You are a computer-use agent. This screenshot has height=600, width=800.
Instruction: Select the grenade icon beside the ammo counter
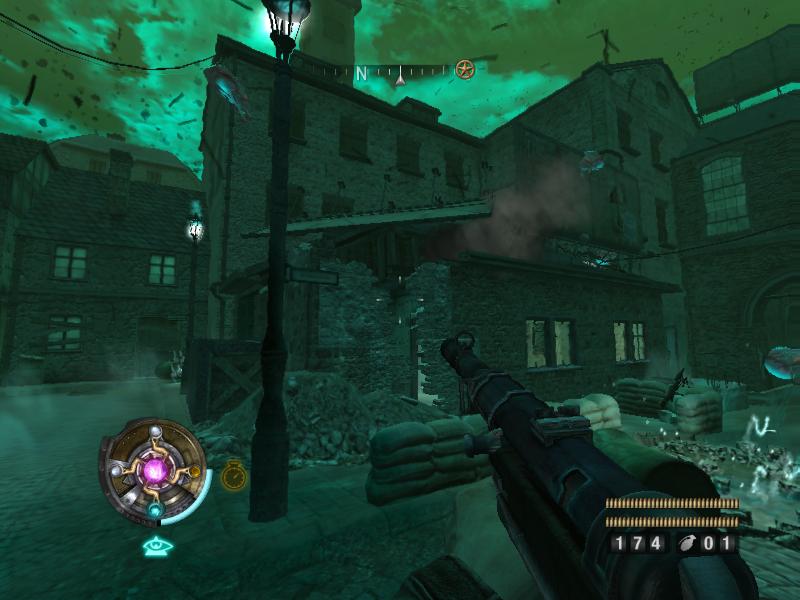coord(686,544)
